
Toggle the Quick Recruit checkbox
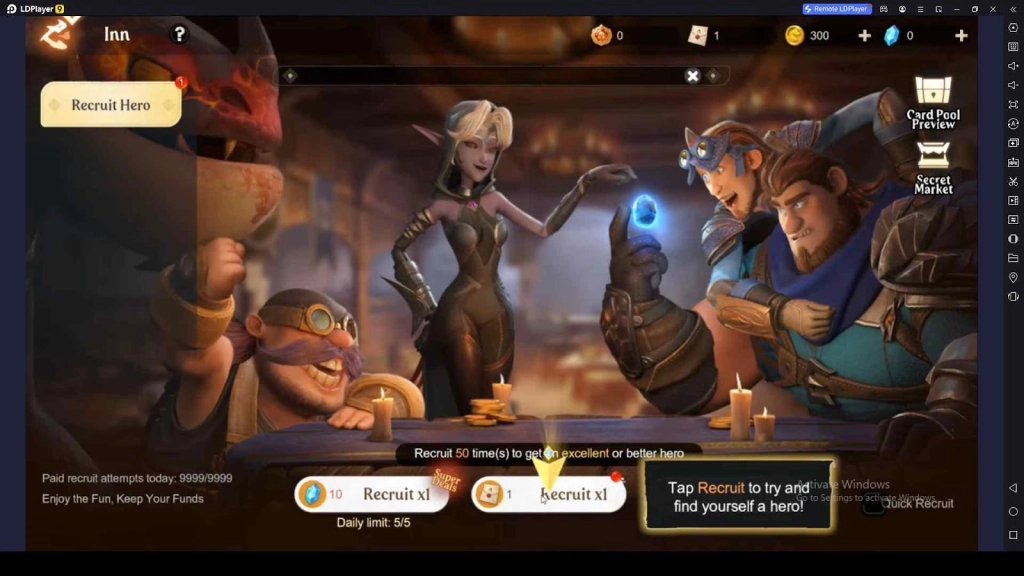coord(873,504)
